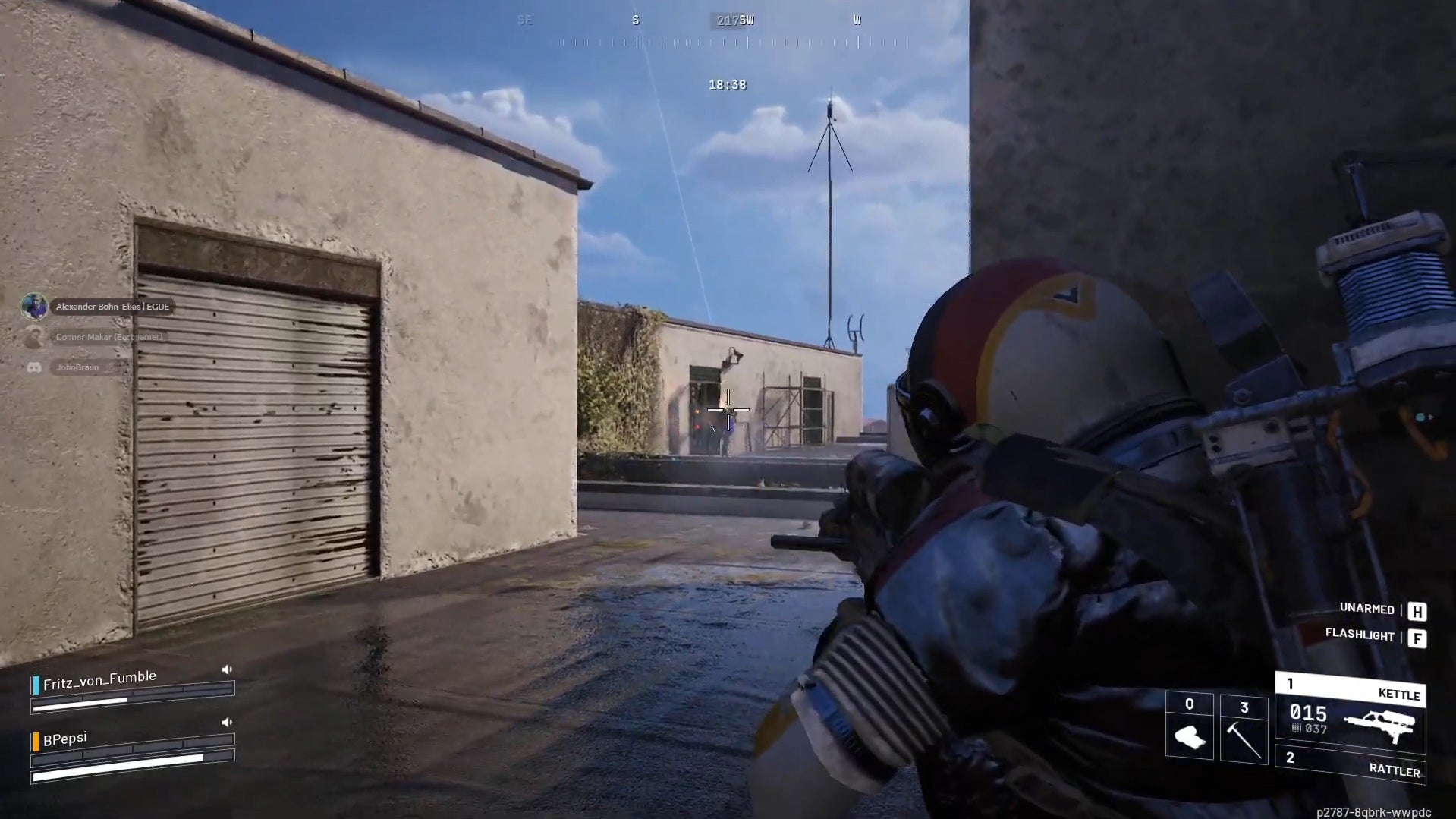Click Alexander Bohn-Elias in voice overlay

click(x=112, y=307)
